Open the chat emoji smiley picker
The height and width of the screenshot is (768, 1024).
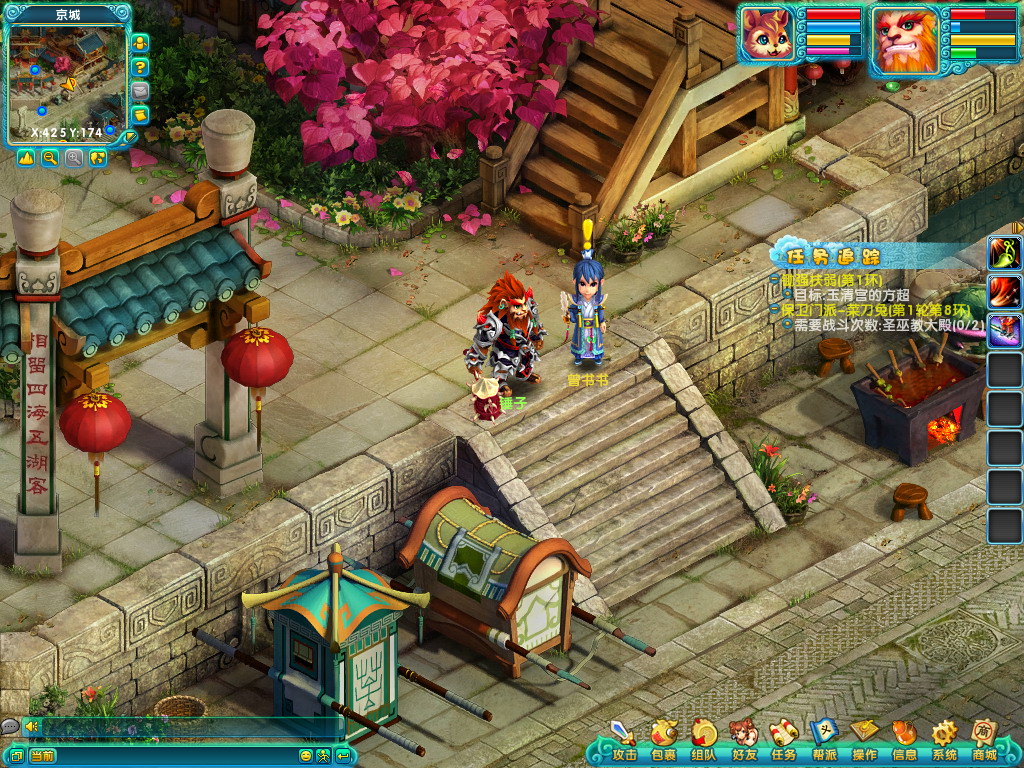[x=306, y=755]
